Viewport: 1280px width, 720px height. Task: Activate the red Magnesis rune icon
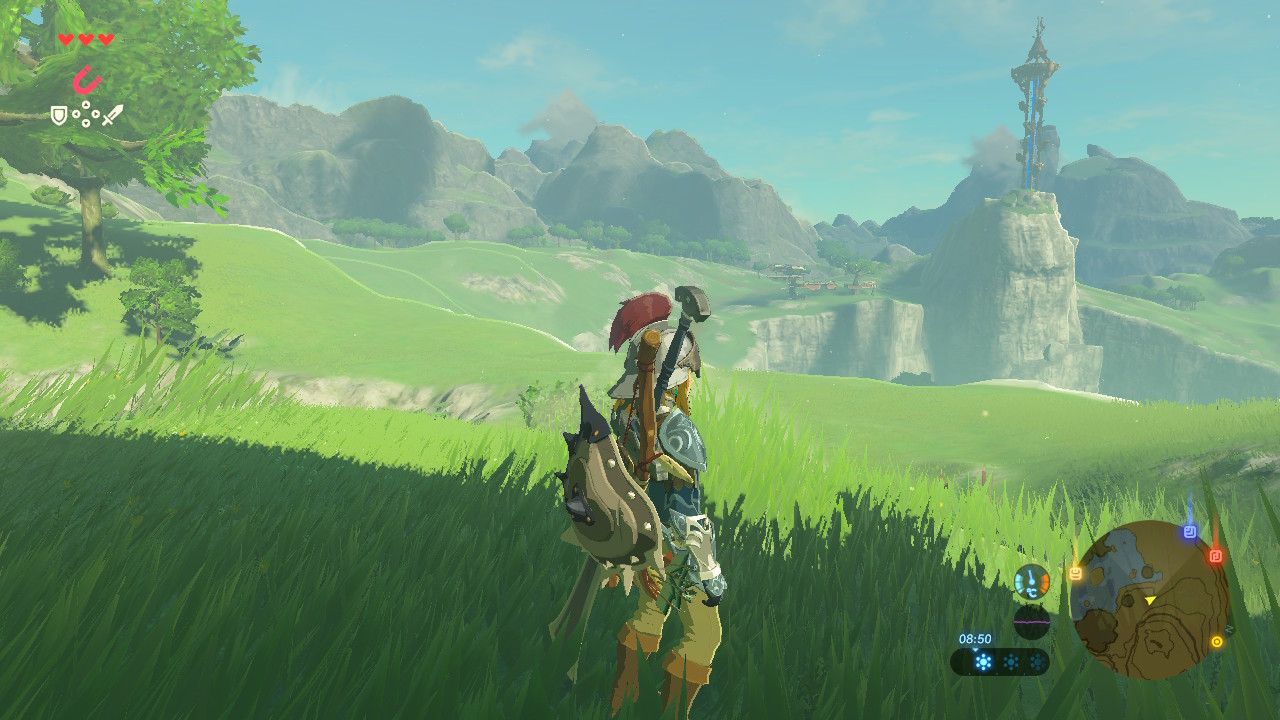click(88, 79)
